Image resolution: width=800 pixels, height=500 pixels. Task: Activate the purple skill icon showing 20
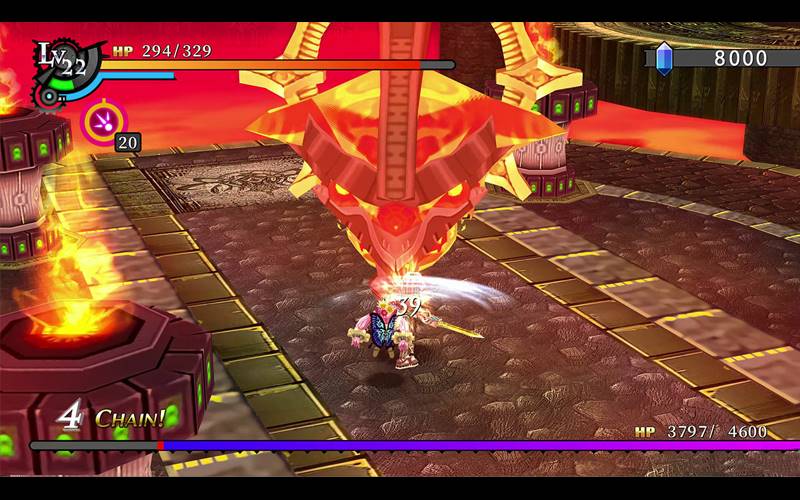(x=100, y=122)
